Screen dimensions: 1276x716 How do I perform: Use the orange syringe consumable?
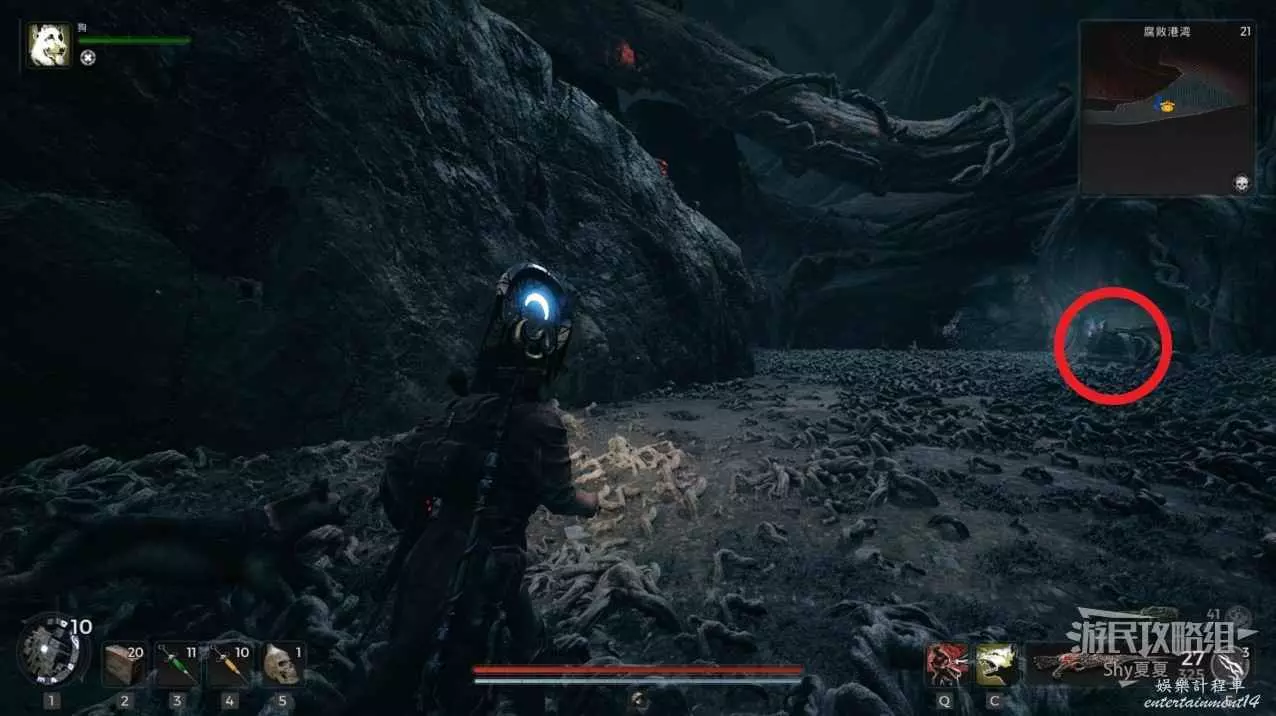[229, 663]
